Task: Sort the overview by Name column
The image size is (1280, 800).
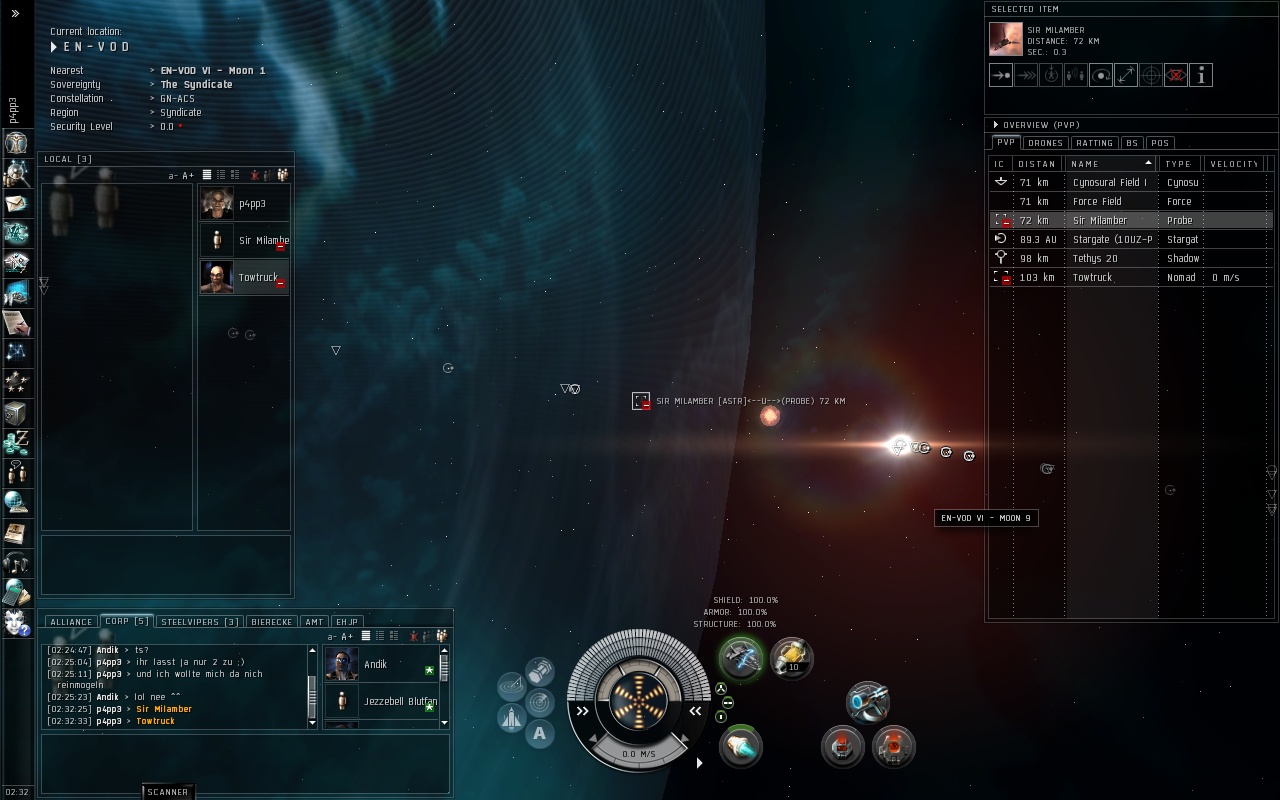Action: (1108, 163)
